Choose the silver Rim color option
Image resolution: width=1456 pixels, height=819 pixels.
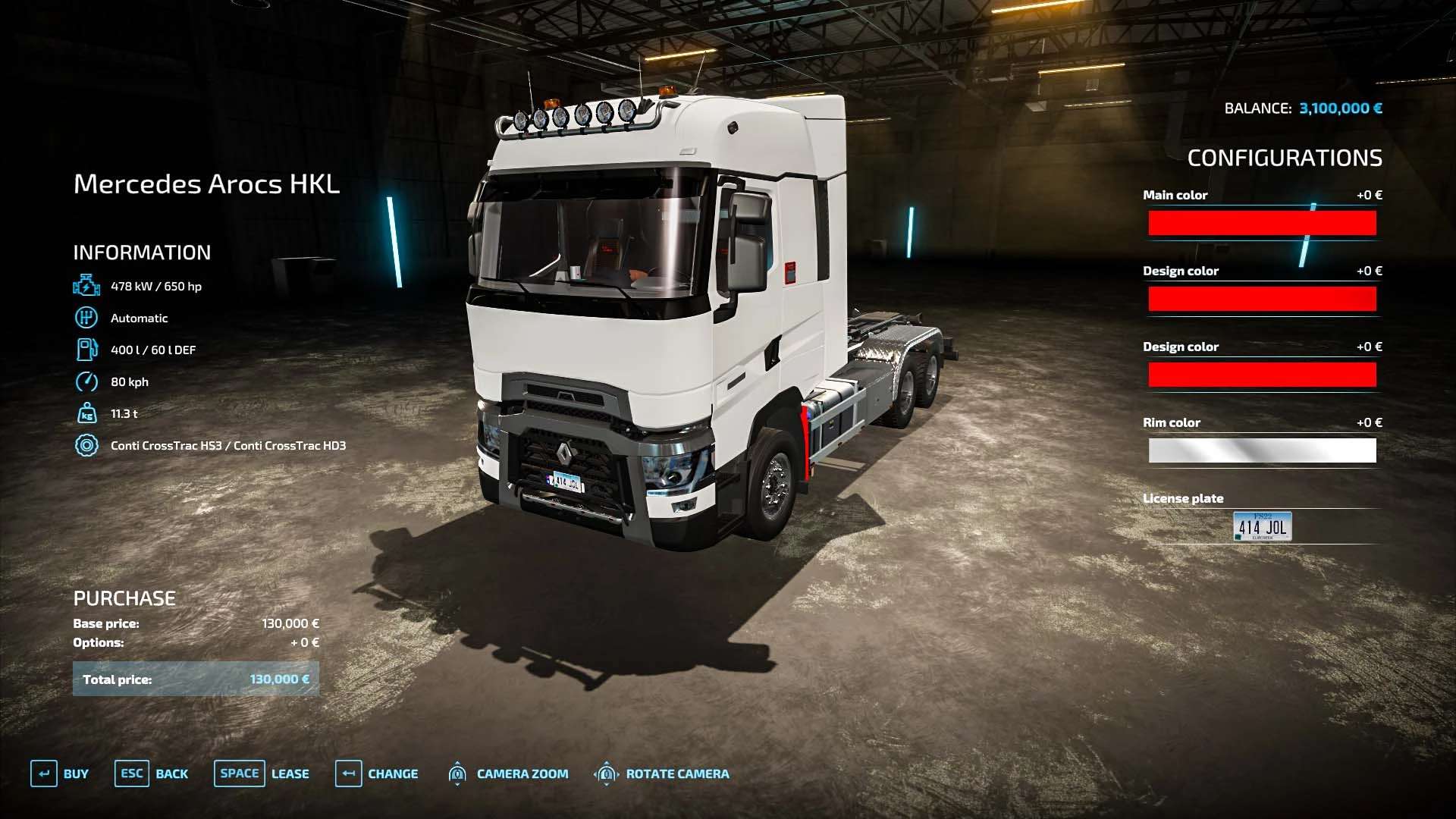point(1262,450)
